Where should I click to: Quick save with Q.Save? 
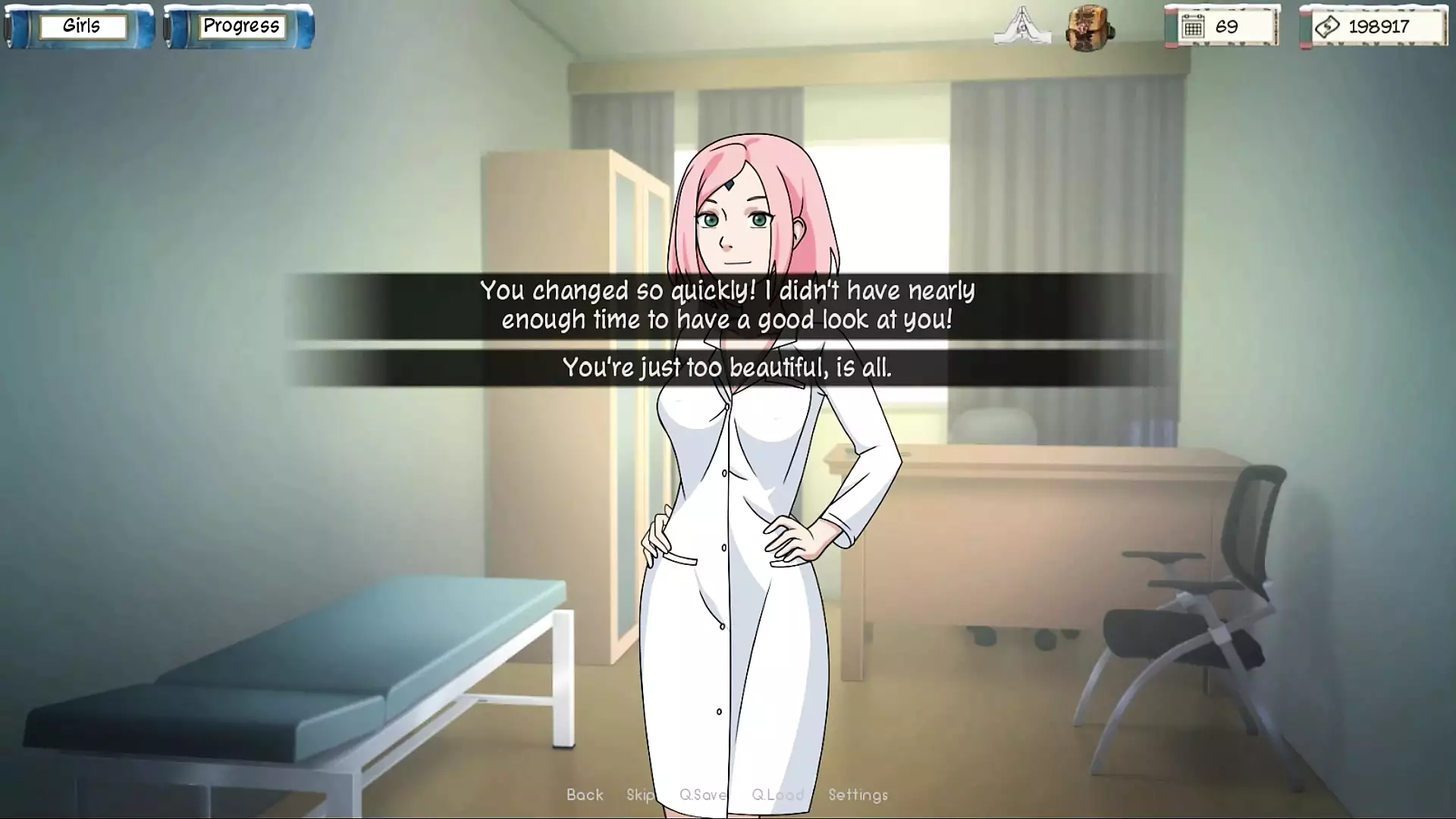point(703,795)
